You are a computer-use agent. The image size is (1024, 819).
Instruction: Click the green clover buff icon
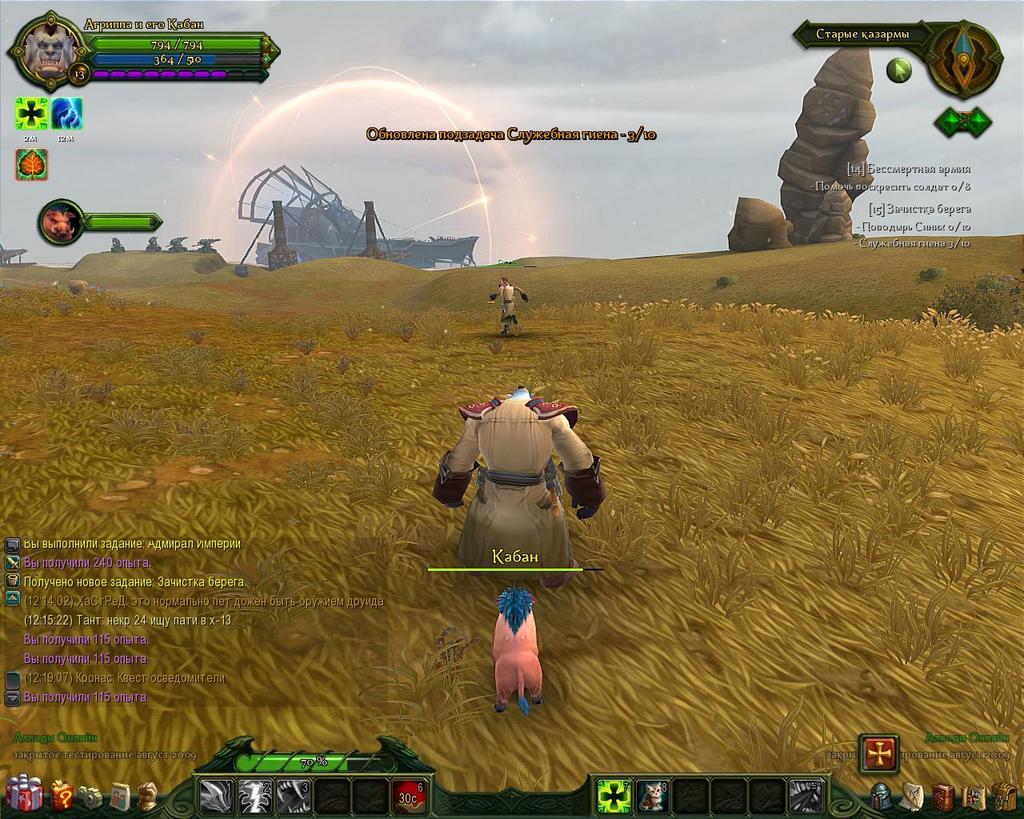click(x=32, y=113)
